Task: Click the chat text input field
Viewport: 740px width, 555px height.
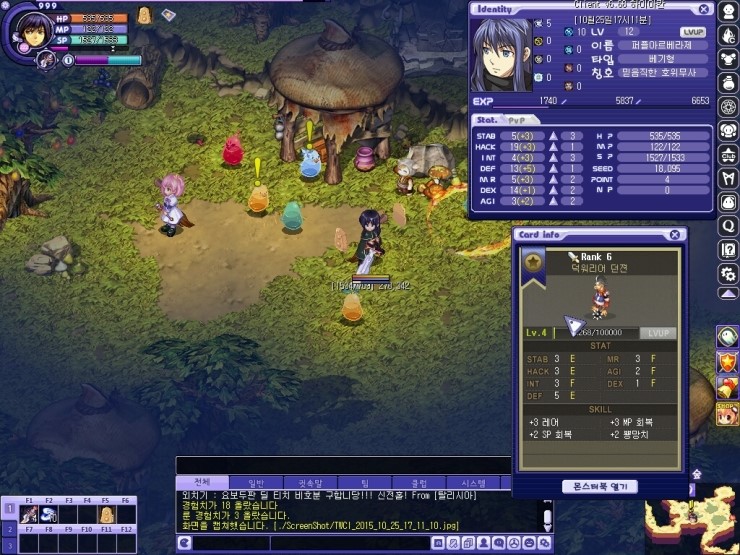Action: (x=310, y=543)
